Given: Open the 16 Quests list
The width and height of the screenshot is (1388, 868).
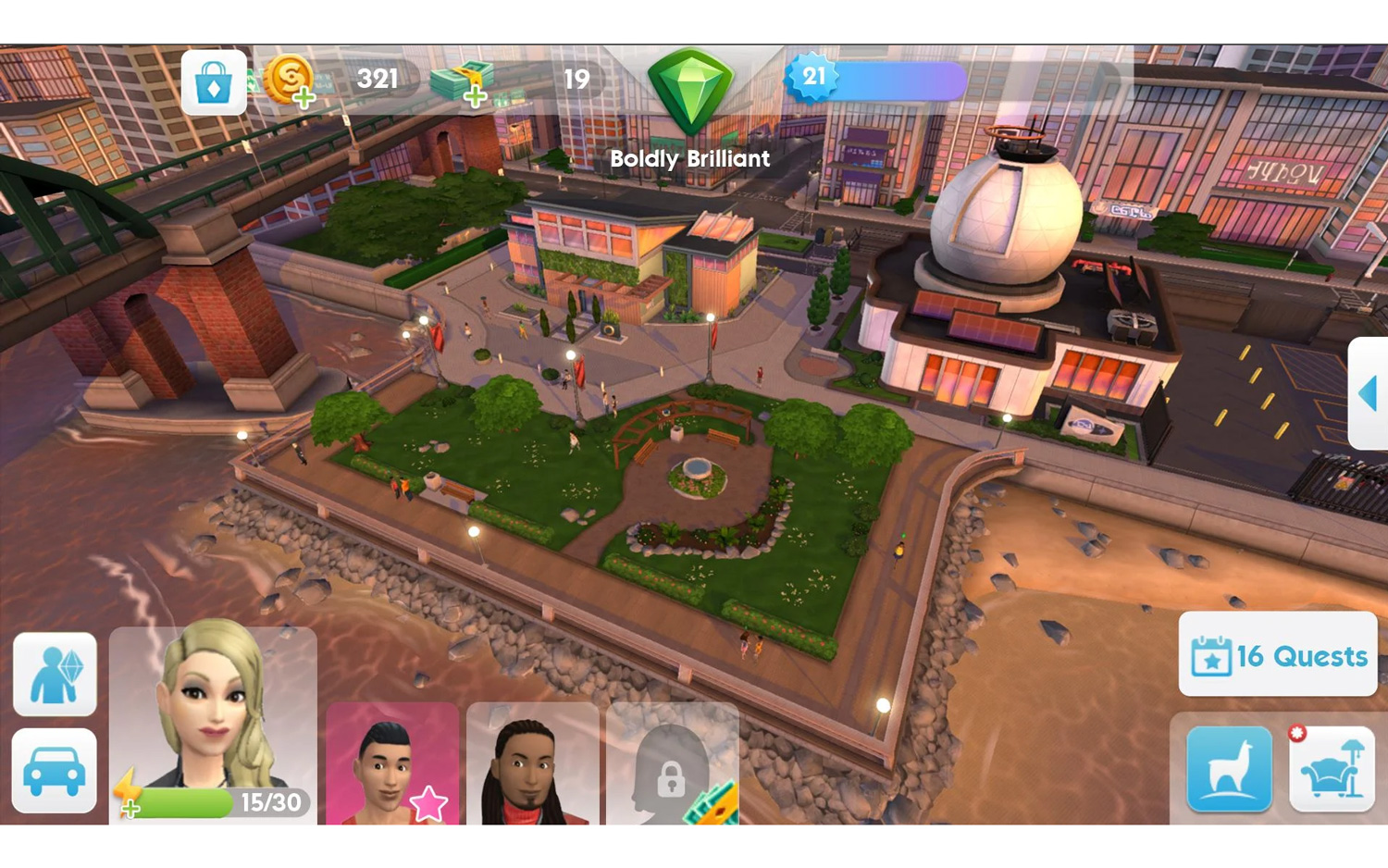Looking at the screenshot, I should coord(1277,656).
